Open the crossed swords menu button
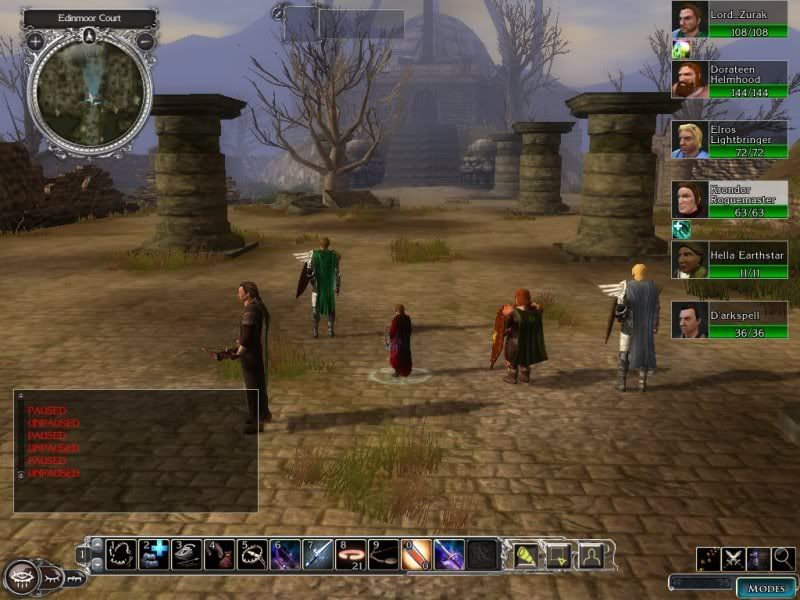Screen dimensions: 800x600 coord(734,559)
